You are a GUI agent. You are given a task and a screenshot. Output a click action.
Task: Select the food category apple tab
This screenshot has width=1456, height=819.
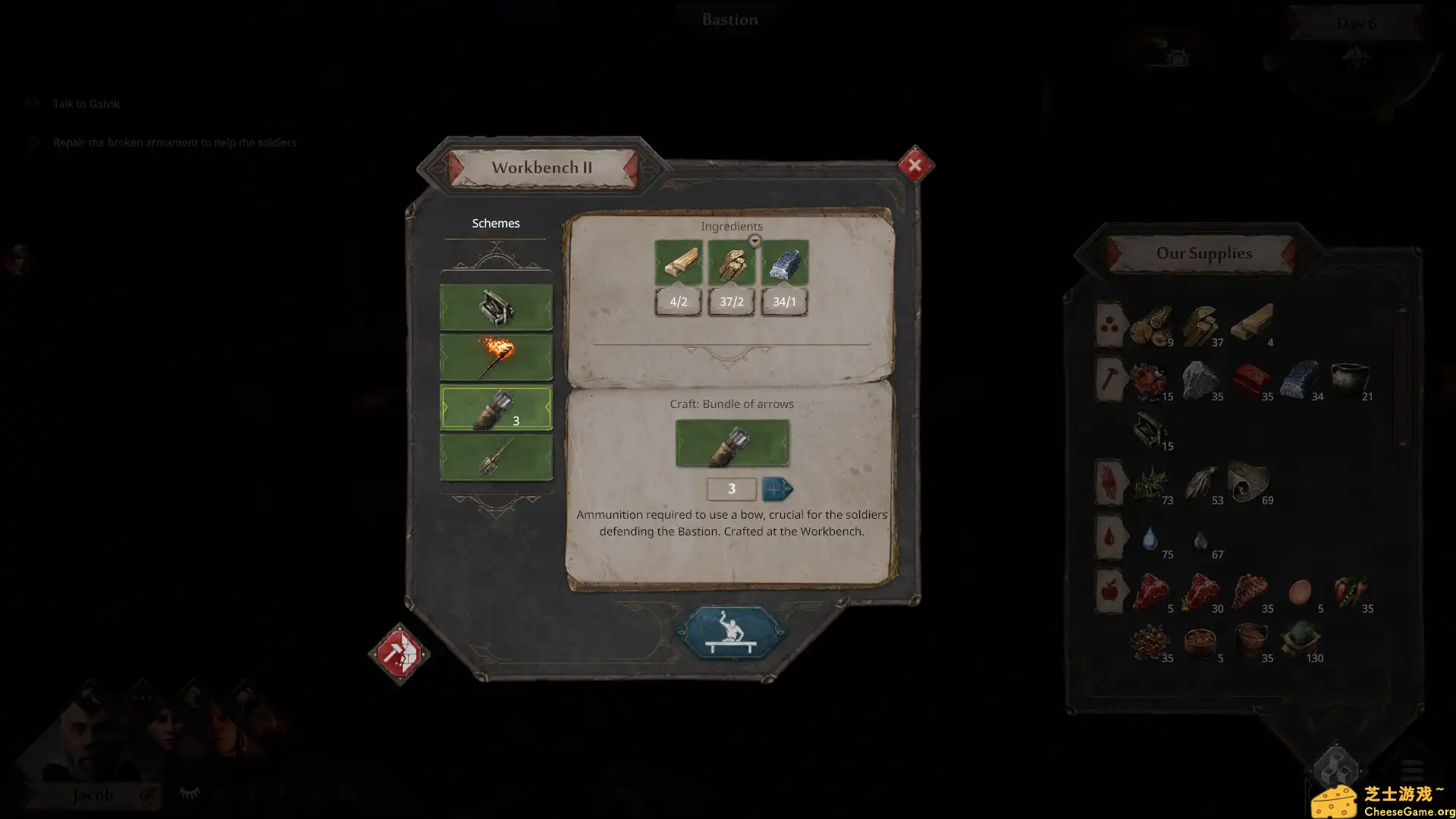(1109, 591)
